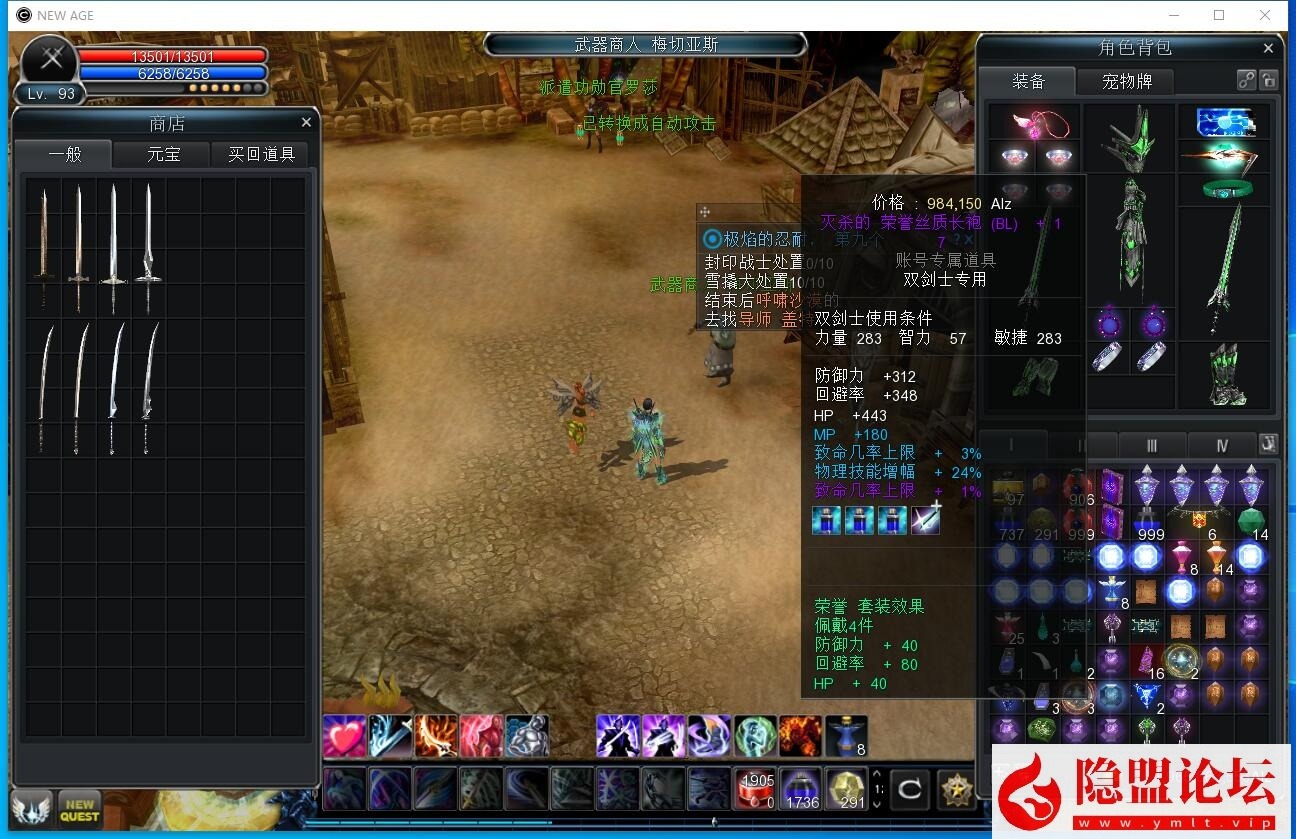The image size is (1296, 839).
Task: Click the heart-shaped HP skill icon on the hotbar
Action: coord(344,734)
